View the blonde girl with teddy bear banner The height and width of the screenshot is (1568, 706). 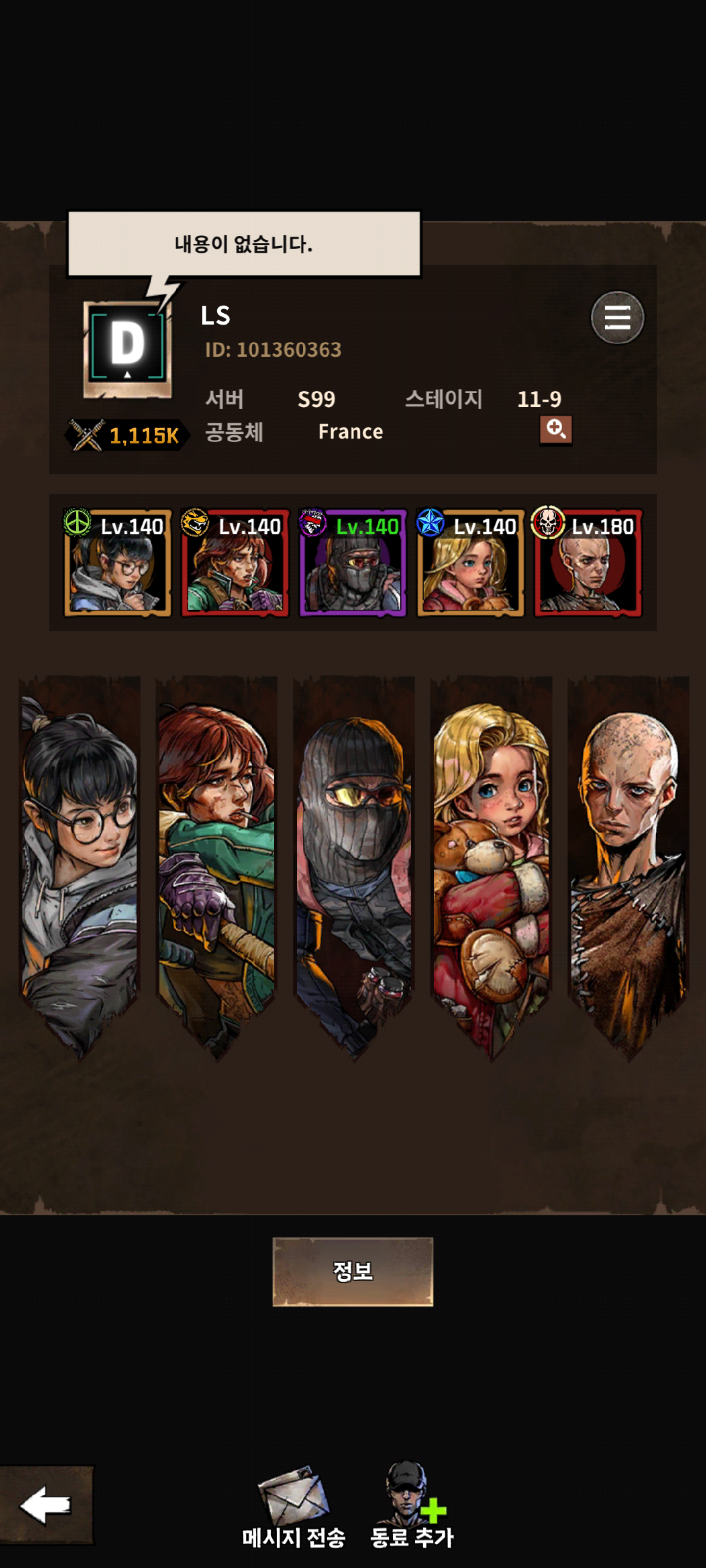(491, 864)
